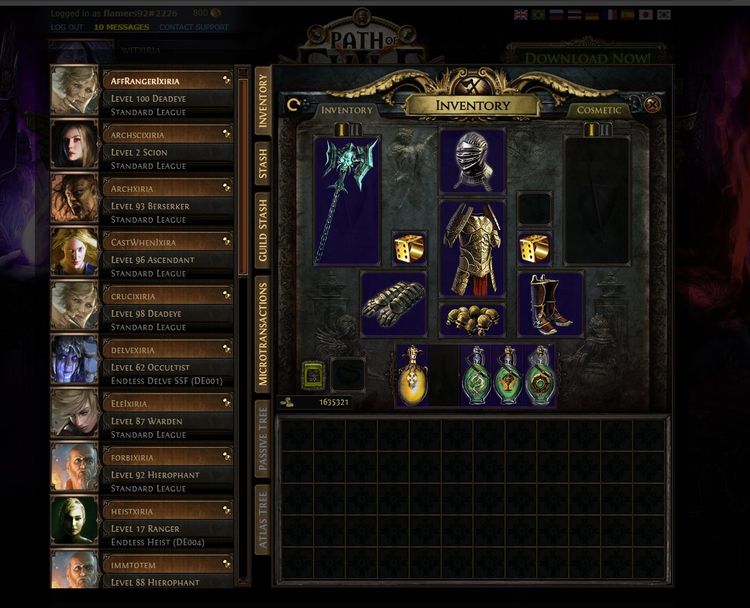
Task: Click the equipped helmet slot
Action: pyautogui.click(x=472, y=161)
